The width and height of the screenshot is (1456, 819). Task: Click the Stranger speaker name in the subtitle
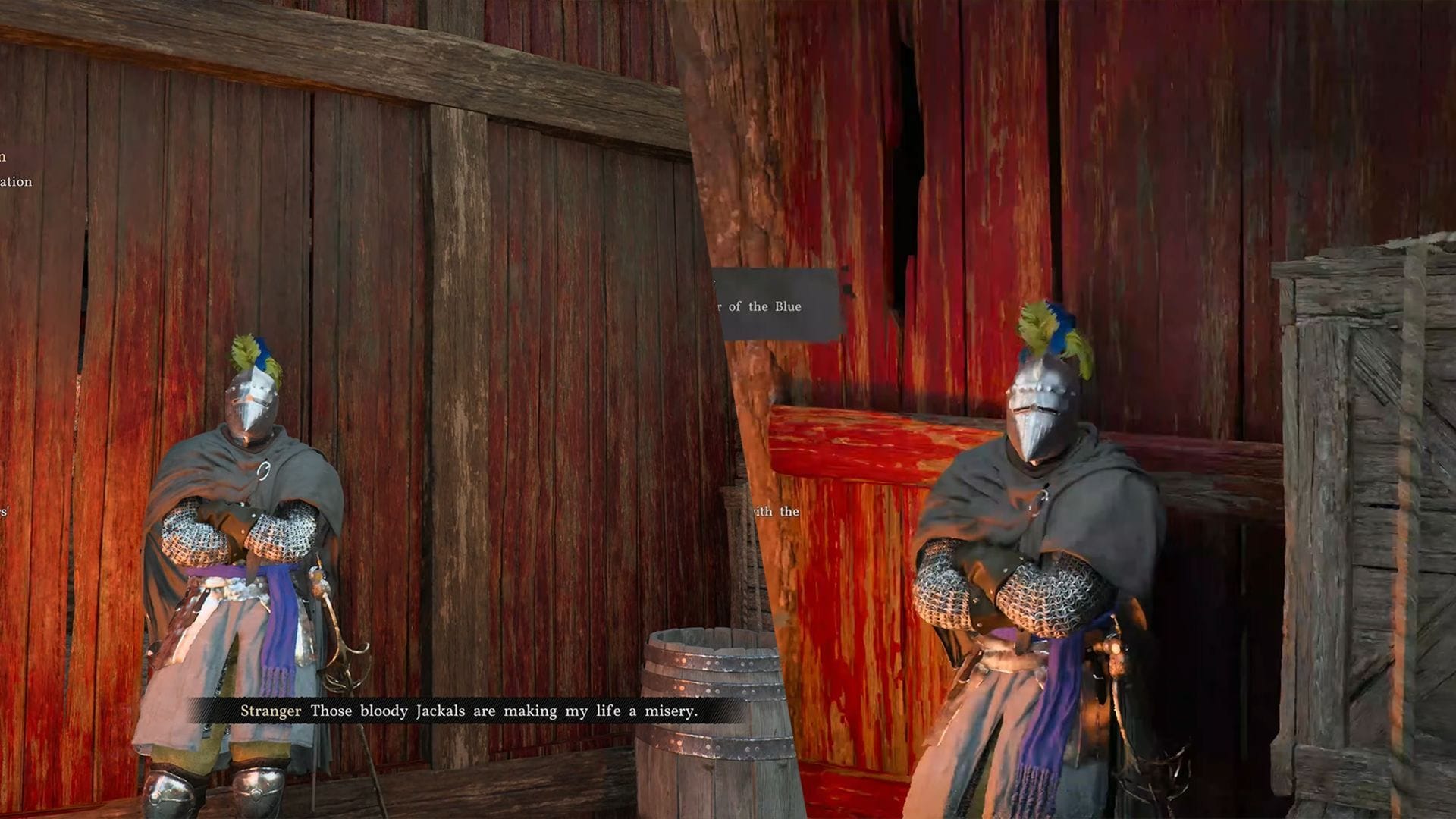point(269,711)
